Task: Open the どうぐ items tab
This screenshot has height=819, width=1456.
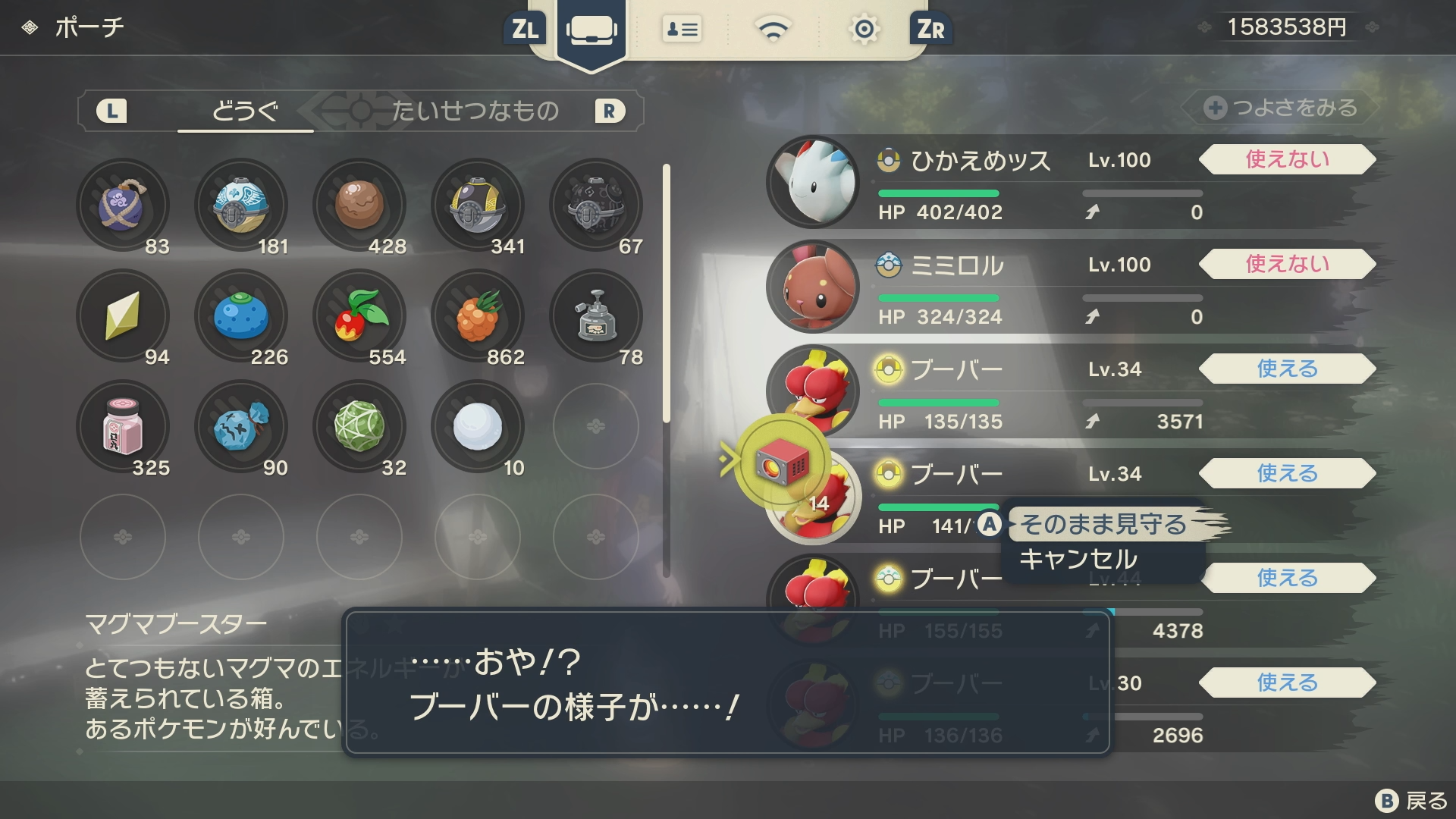Action: [x=245, y=111]
